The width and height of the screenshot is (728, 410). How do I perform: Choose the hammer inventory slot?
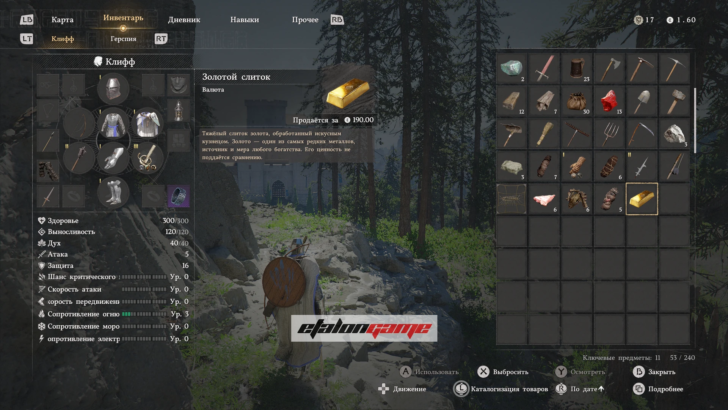(674, 100)
